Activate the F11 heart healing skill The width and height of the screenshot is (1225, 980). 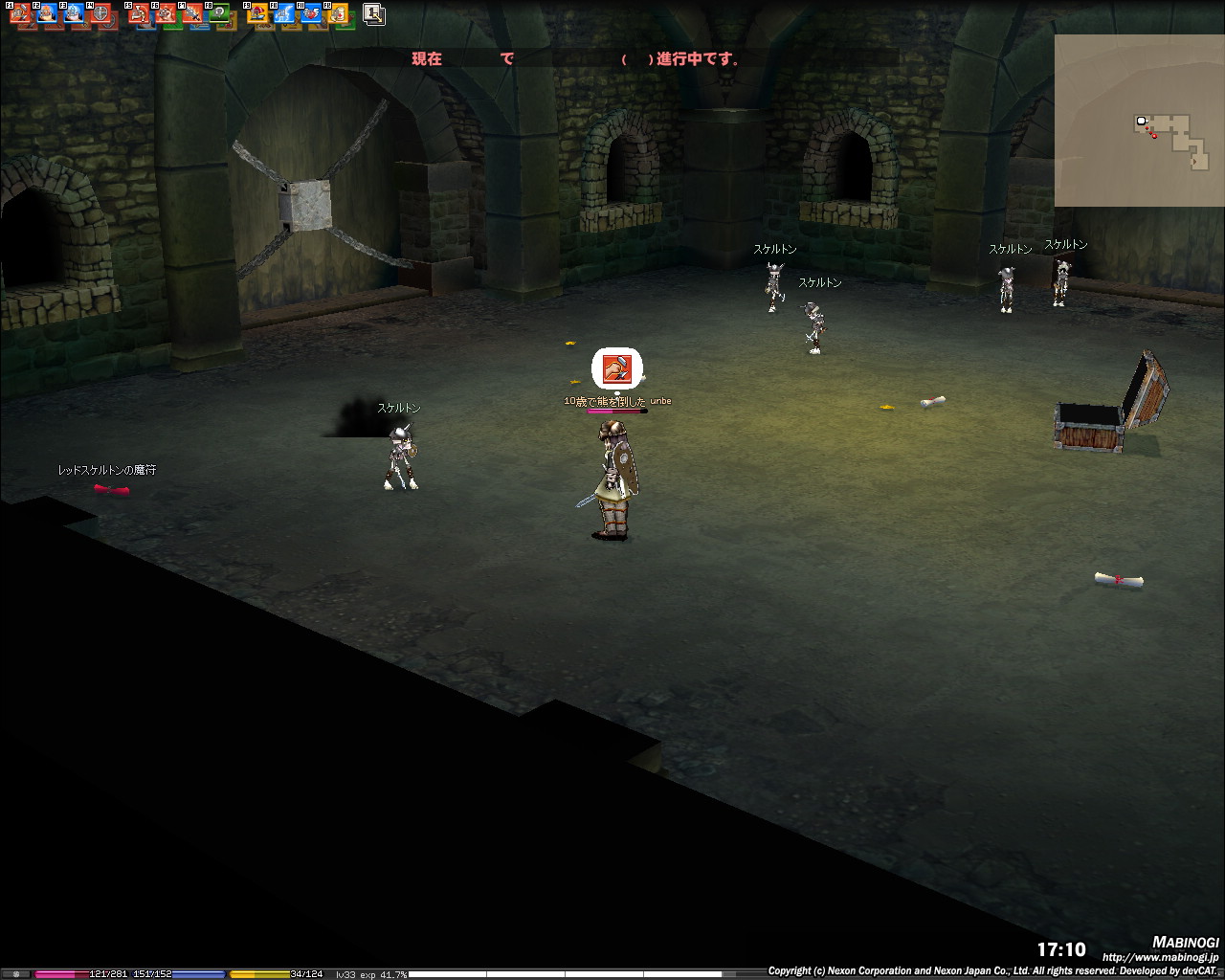(311, 14)
